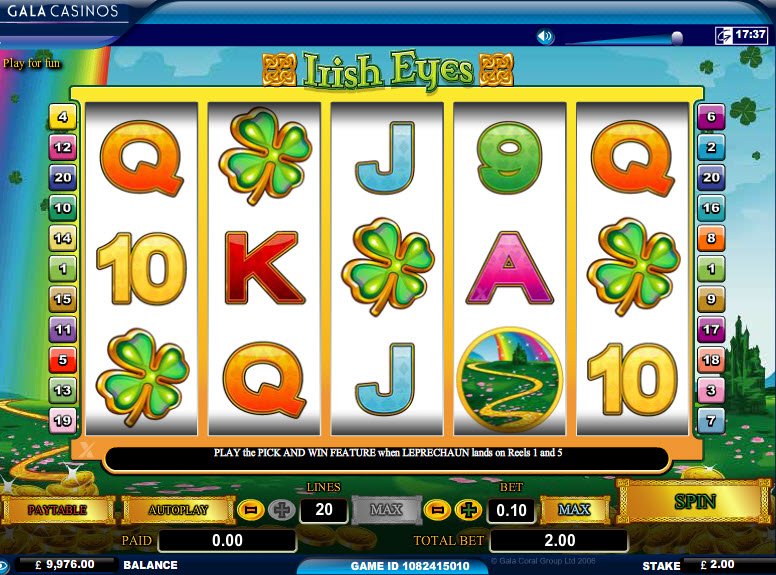The image size is (776, 575).
Task: Start Autoplay mode
Action: point(178,510)
